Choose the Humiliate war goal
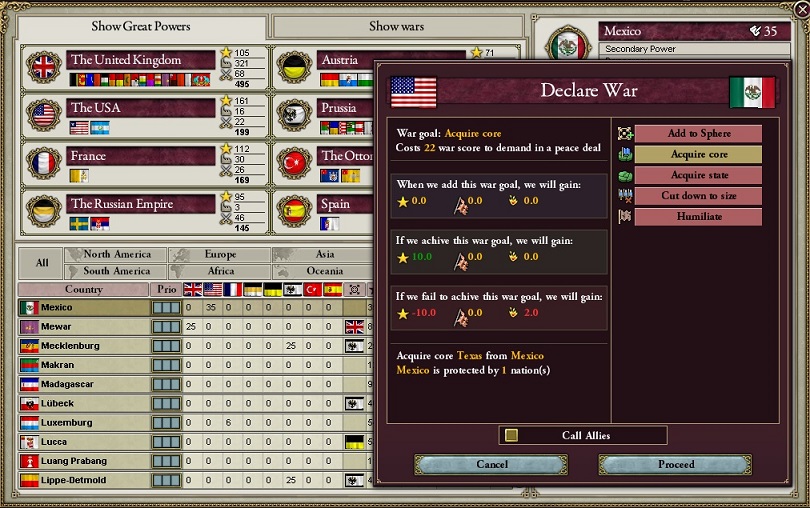 point(698,217)
